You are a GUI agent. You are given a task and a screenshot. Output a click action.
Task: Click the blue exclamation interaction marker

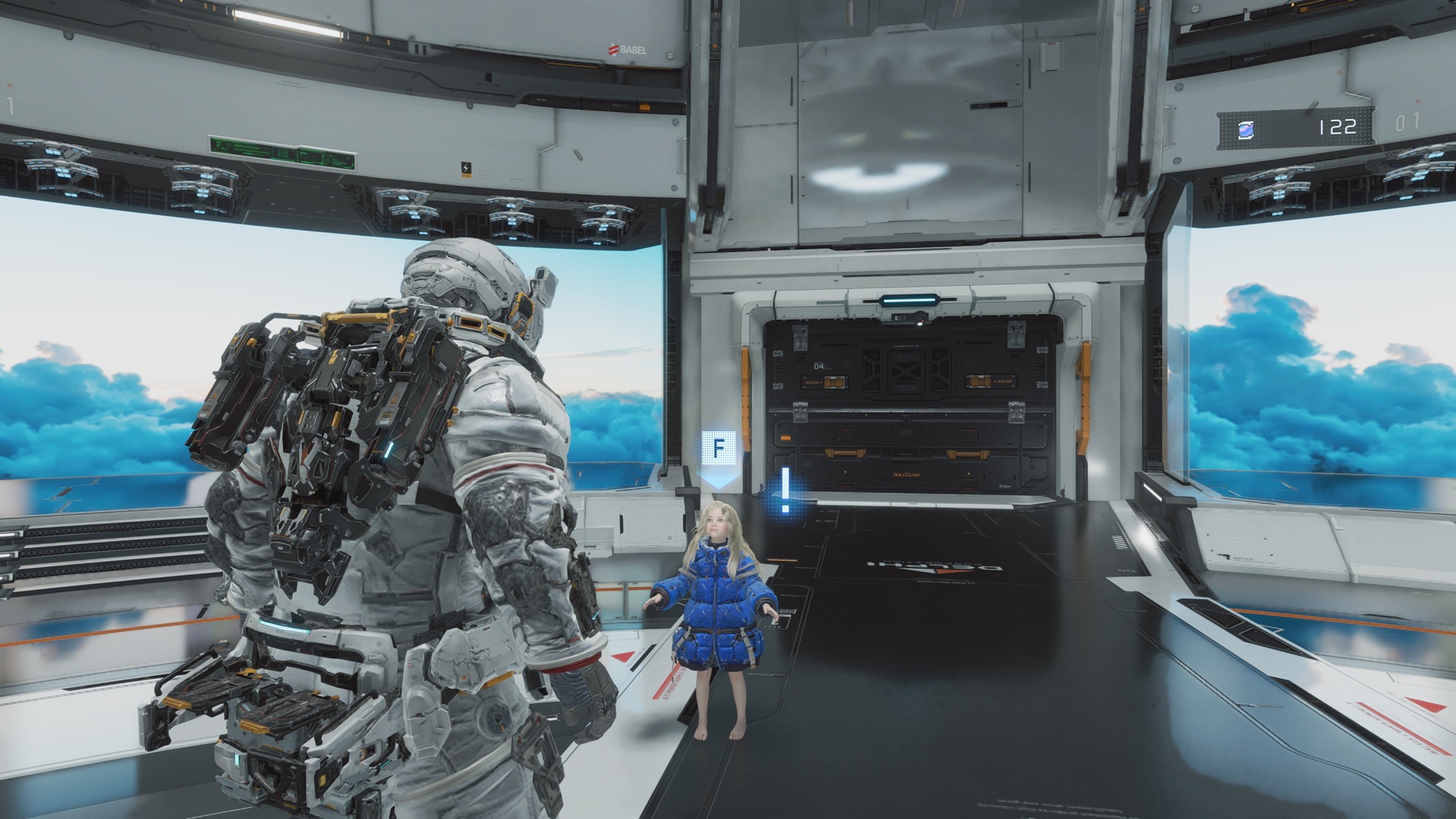[786, 490]
